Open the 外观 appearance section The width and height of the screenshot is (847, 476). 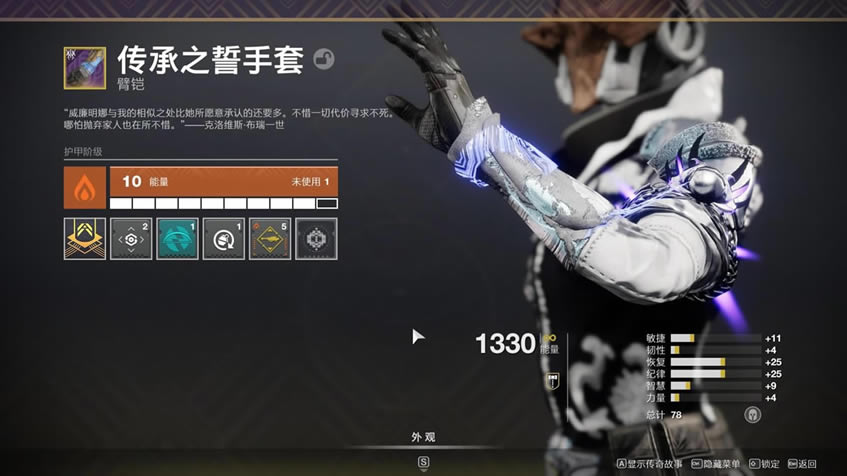coord(423,437)
